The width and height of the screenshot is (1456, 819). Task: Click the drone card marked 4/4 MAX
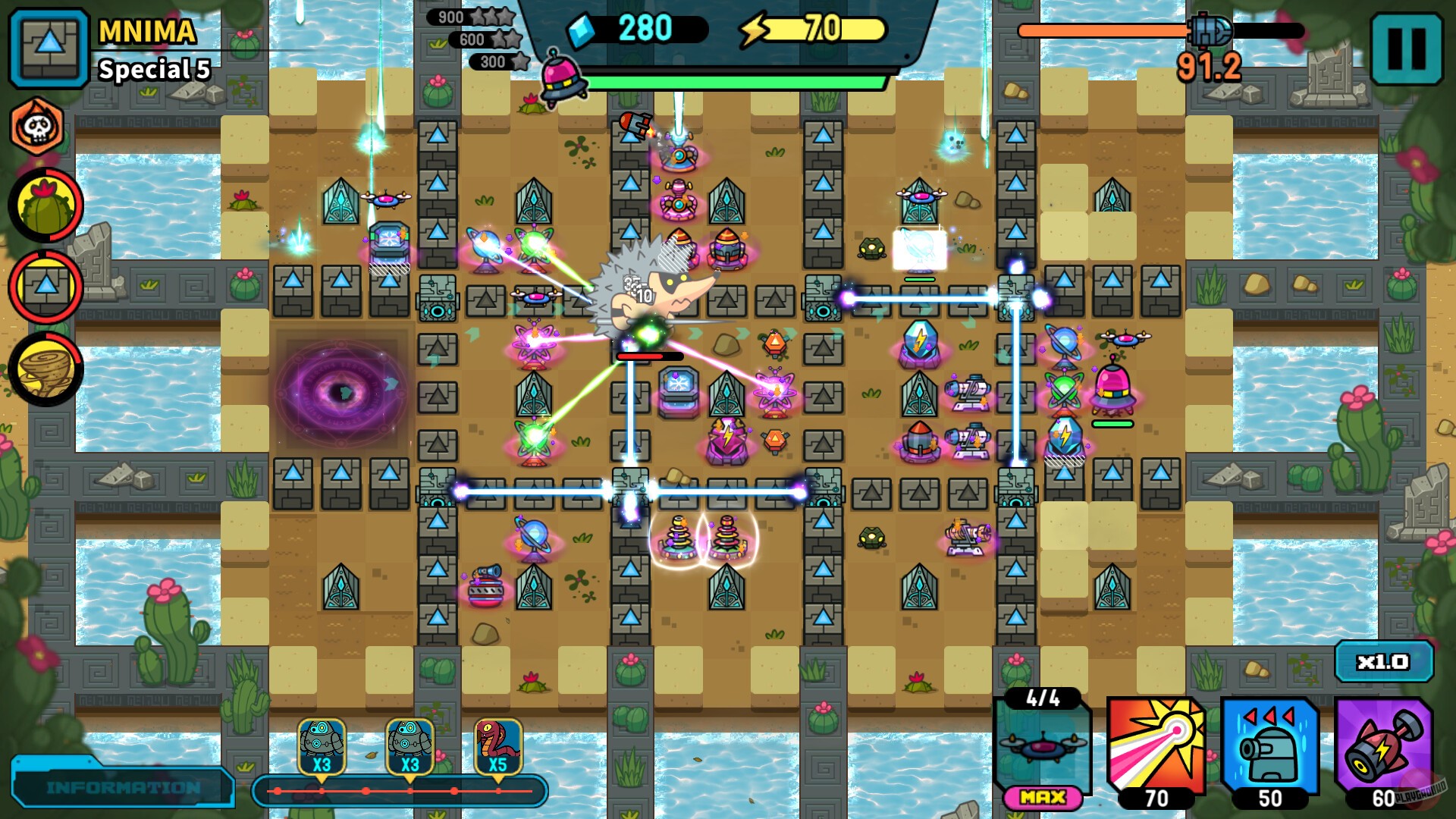click(x=1044, y=747)
